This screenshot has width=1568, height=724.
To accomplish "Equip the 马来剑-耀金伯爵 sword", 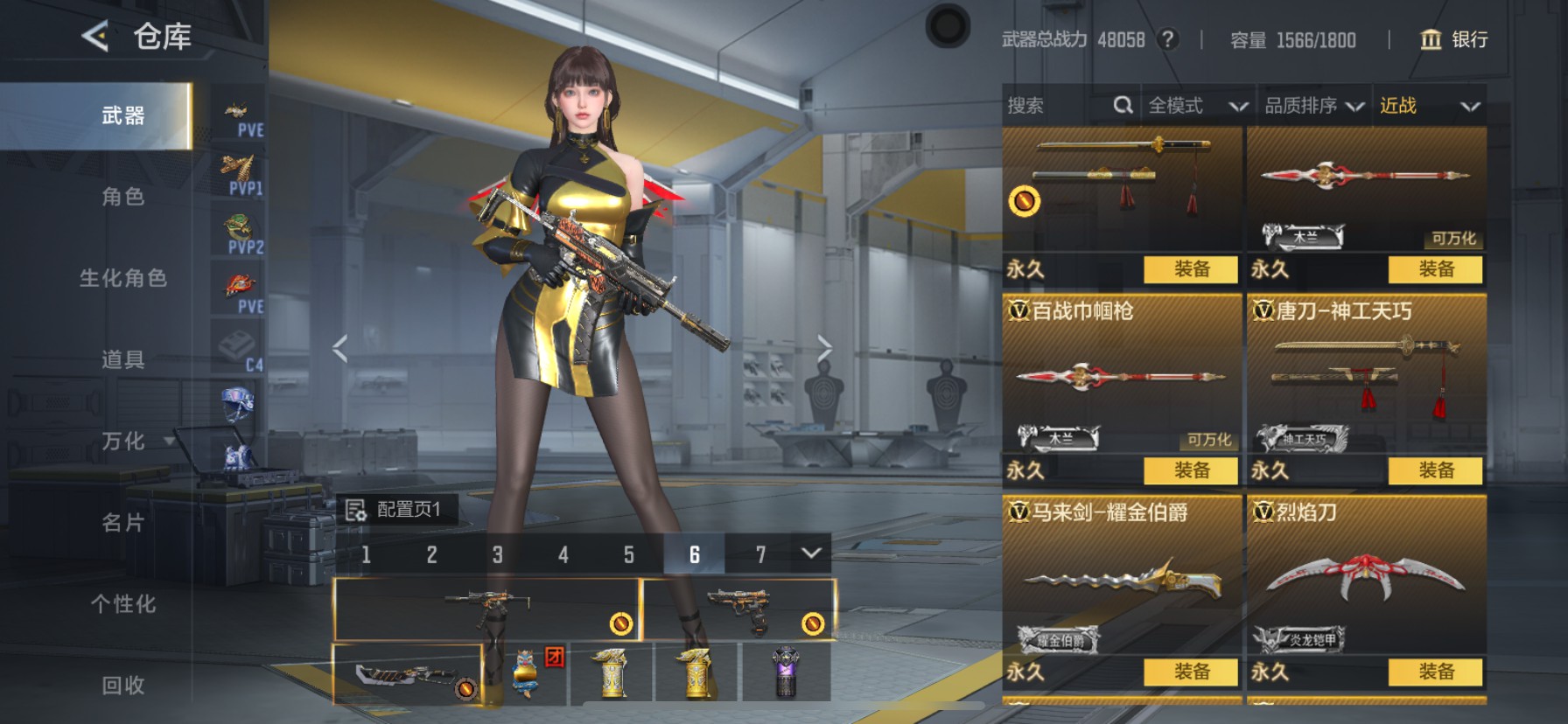I will coord(1191,672).
